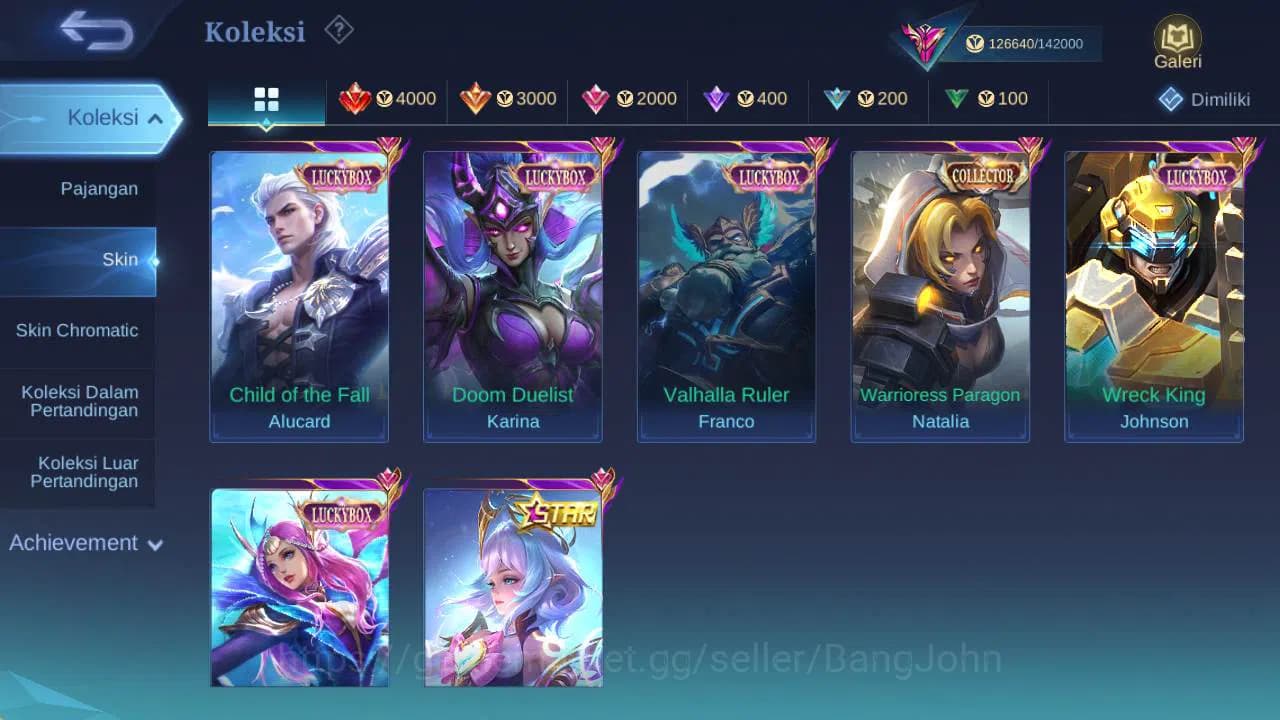The width and height of the screenshot is (1280, 720).
Task: Click the rank badge next to the token counter
Action: [924, 42]
